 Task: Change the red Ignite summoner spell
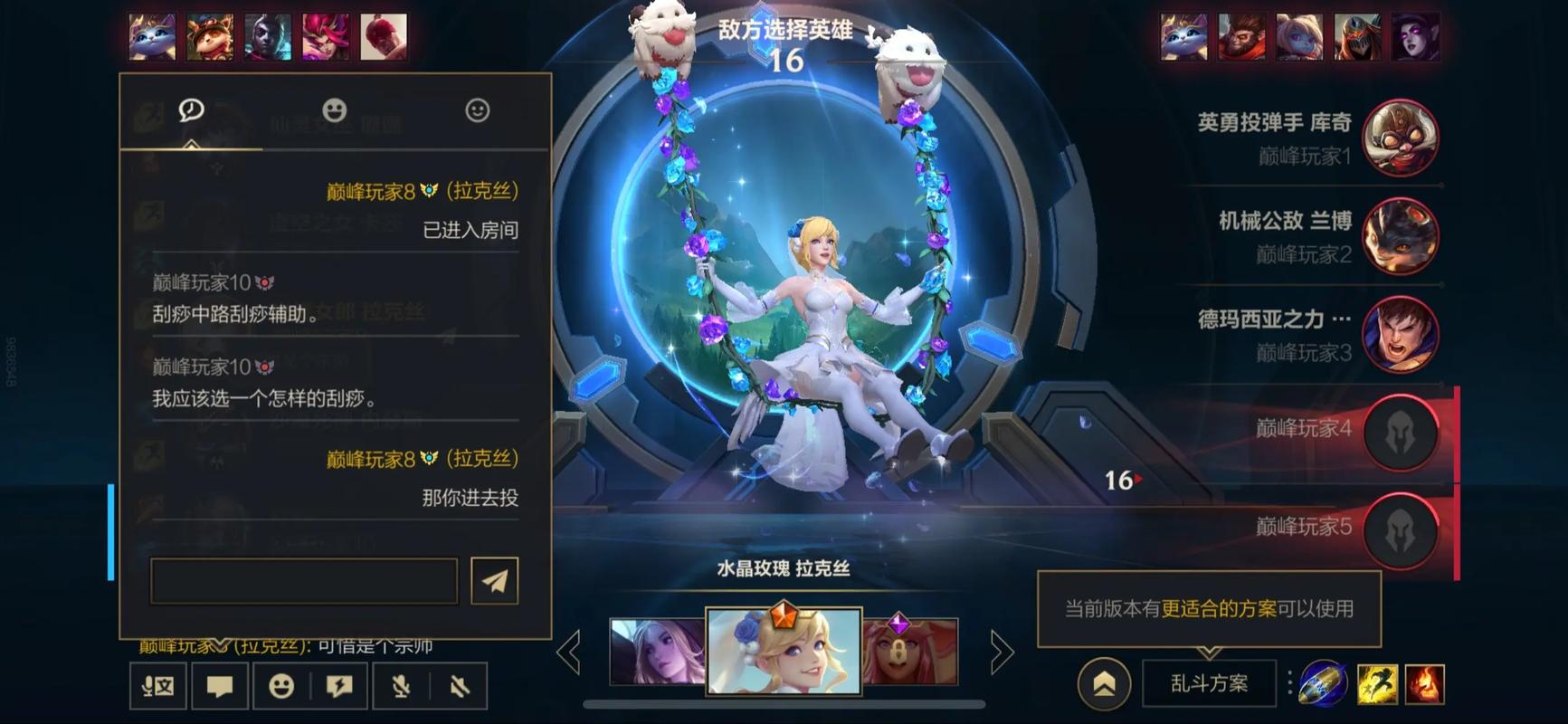tap(1425, 684)
